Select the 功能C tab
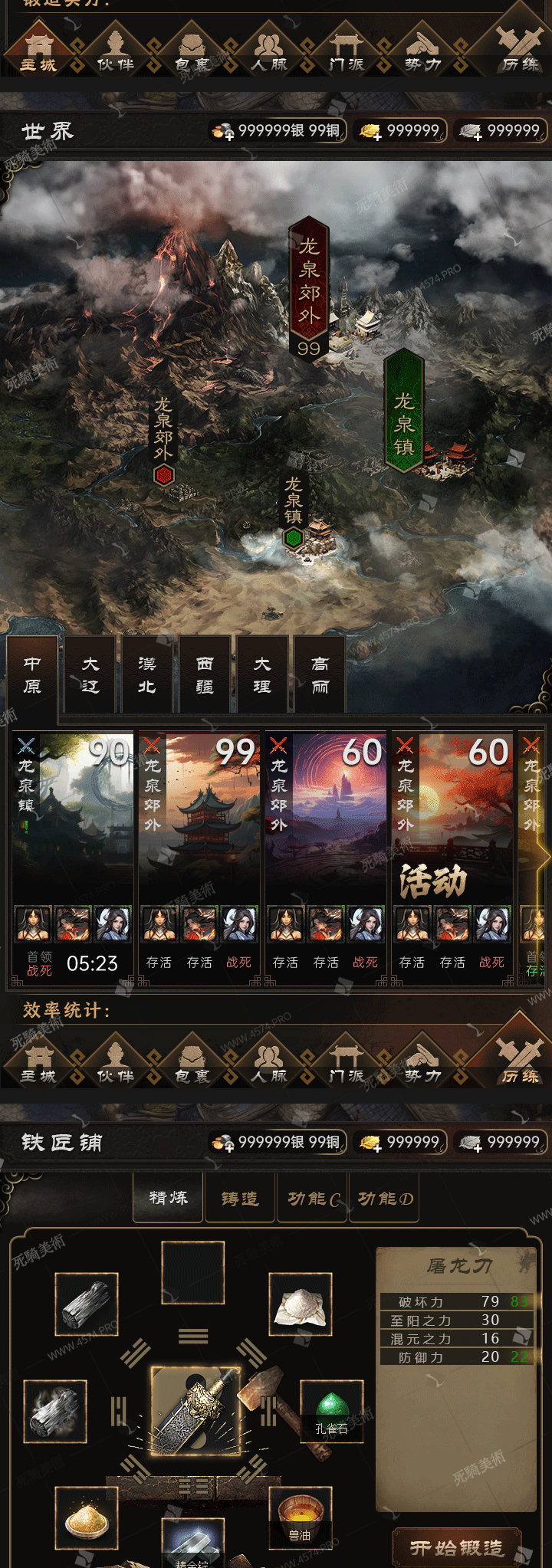 (312, 1198)
